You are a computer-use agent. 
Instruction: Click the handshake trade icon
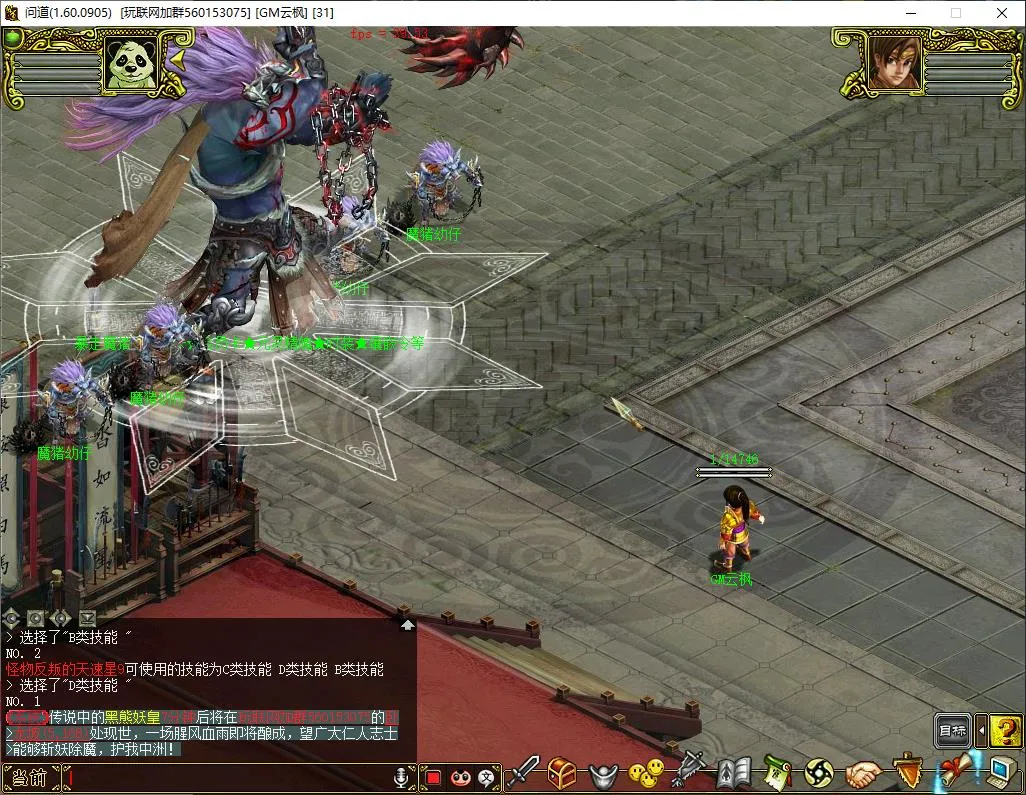pyautogui.click(x=863, y=773)
